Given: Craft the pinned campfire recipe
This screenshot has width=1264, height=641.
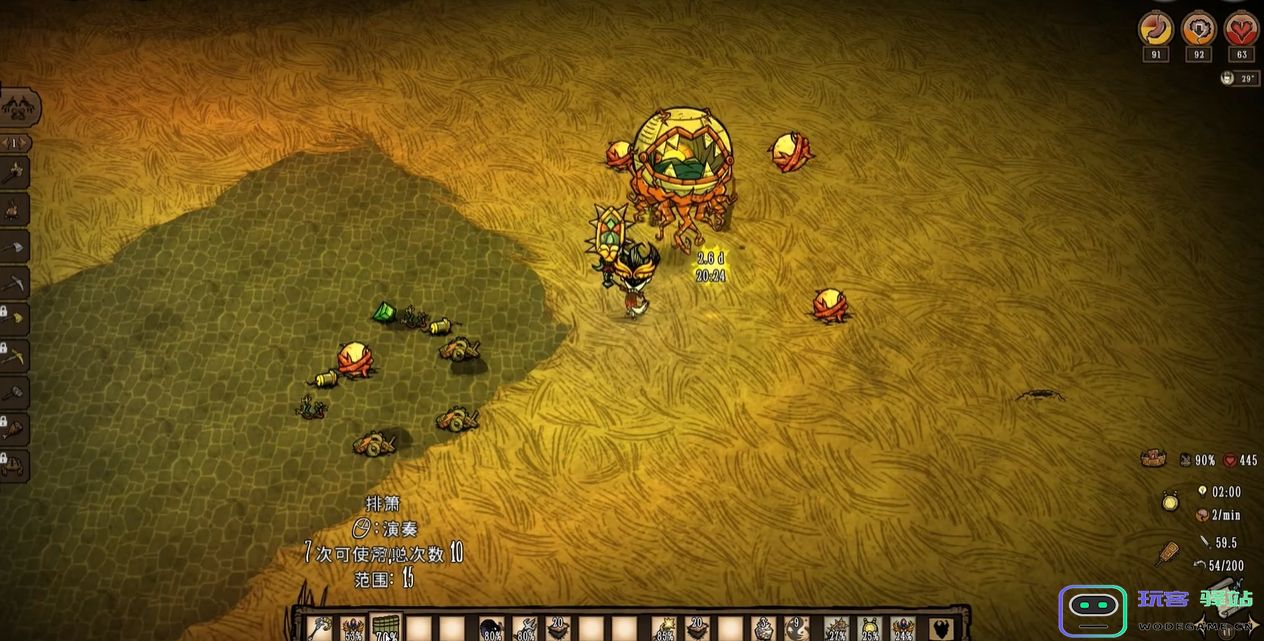Looking at the screenshot, I should pos(14,210).
